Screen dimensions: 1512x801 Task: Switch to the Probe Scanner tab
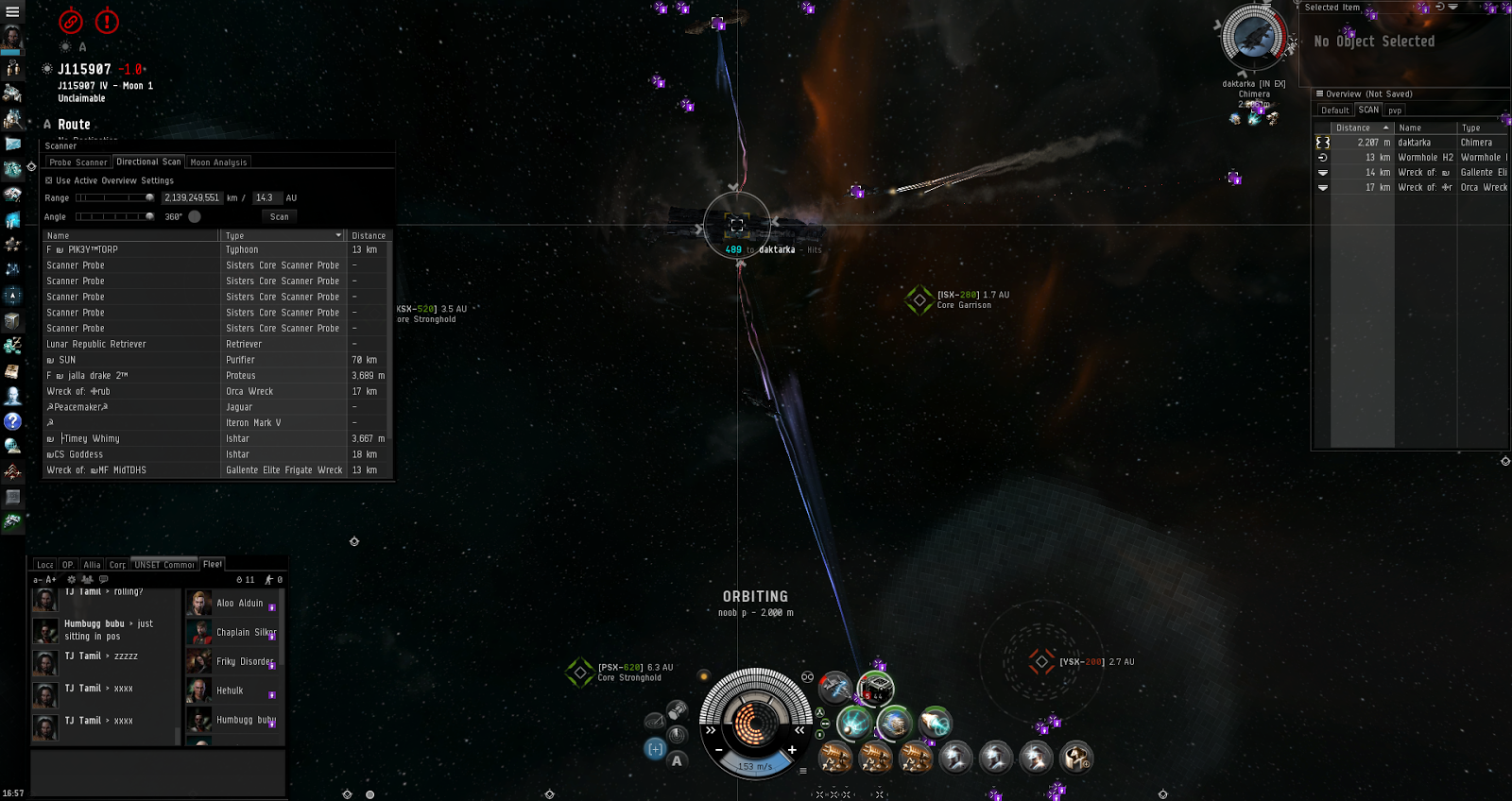(x=78, y=162)
